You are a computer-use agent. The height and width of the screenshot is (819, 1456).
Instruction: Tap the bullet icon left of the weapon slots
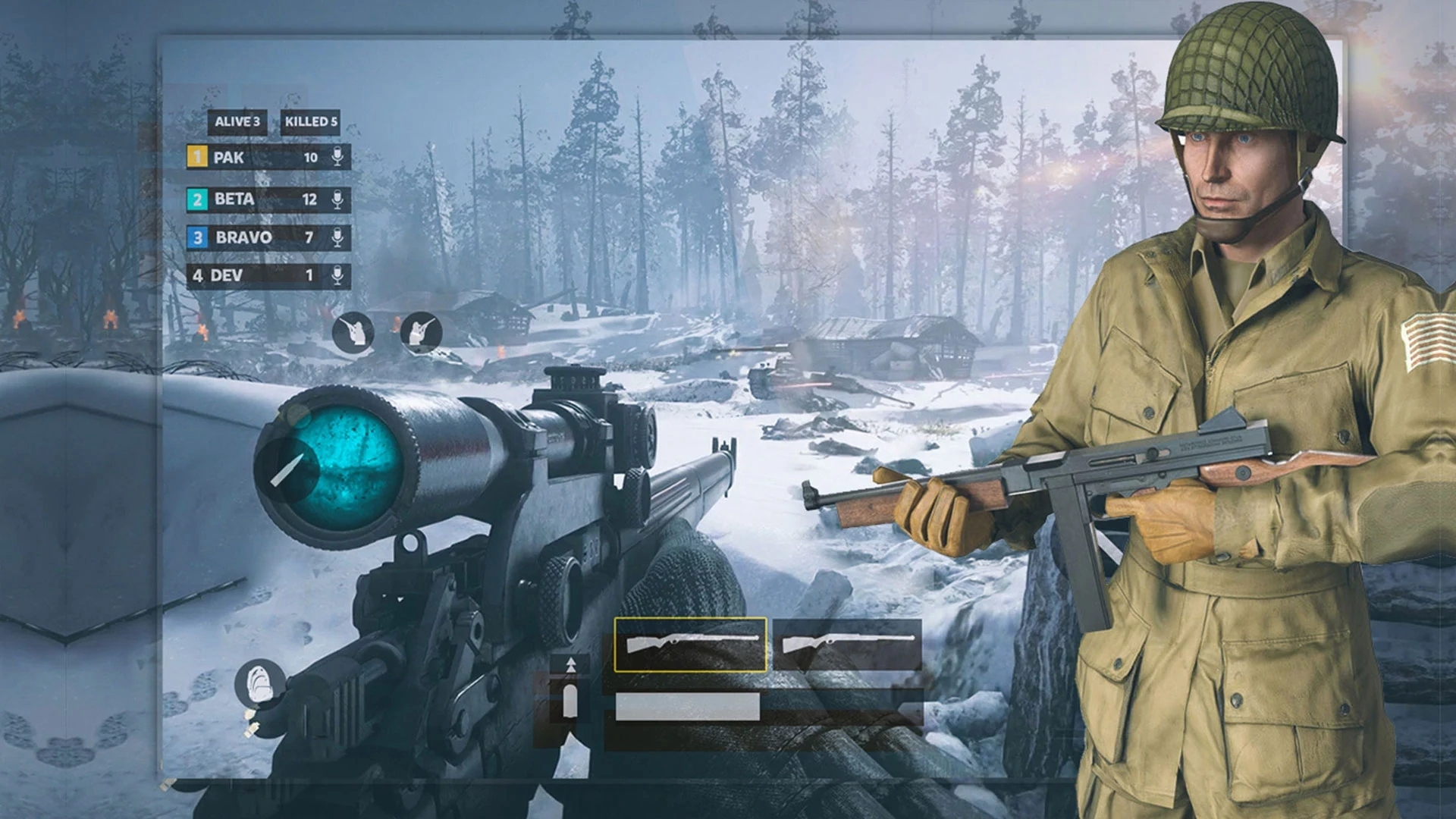(570, 692)
